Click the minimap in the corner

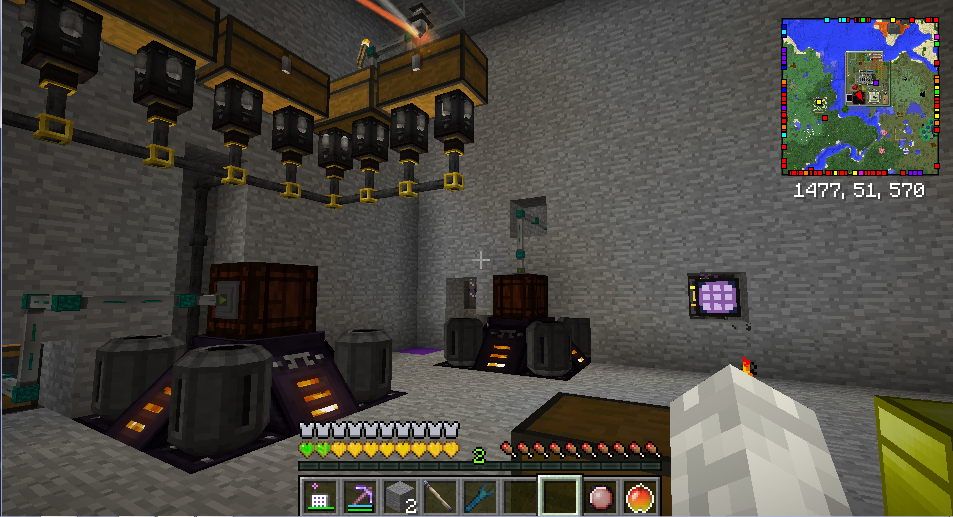860,96
